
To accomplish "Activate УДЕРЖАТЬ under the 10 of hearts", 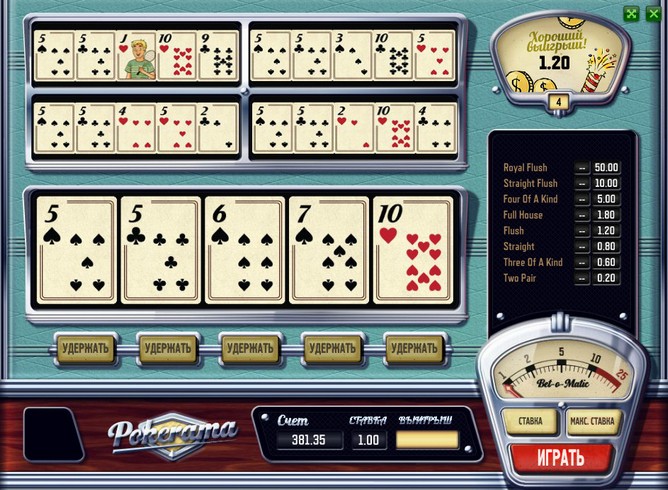I will pyautogui.click(x=413, y=348).
